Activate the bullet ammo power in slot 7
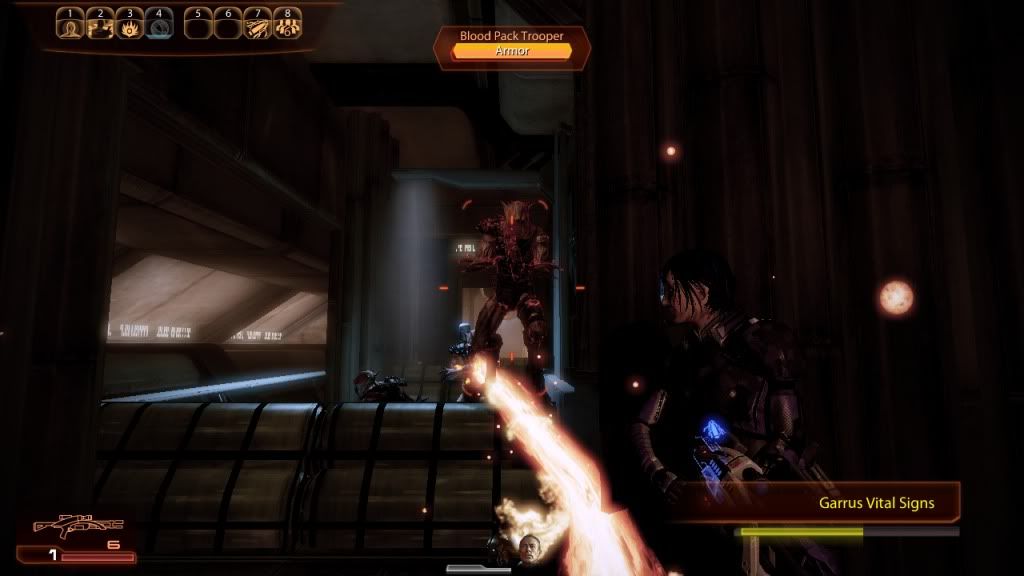Viewport: 1024px width, 576px height. tap(258, 25)
